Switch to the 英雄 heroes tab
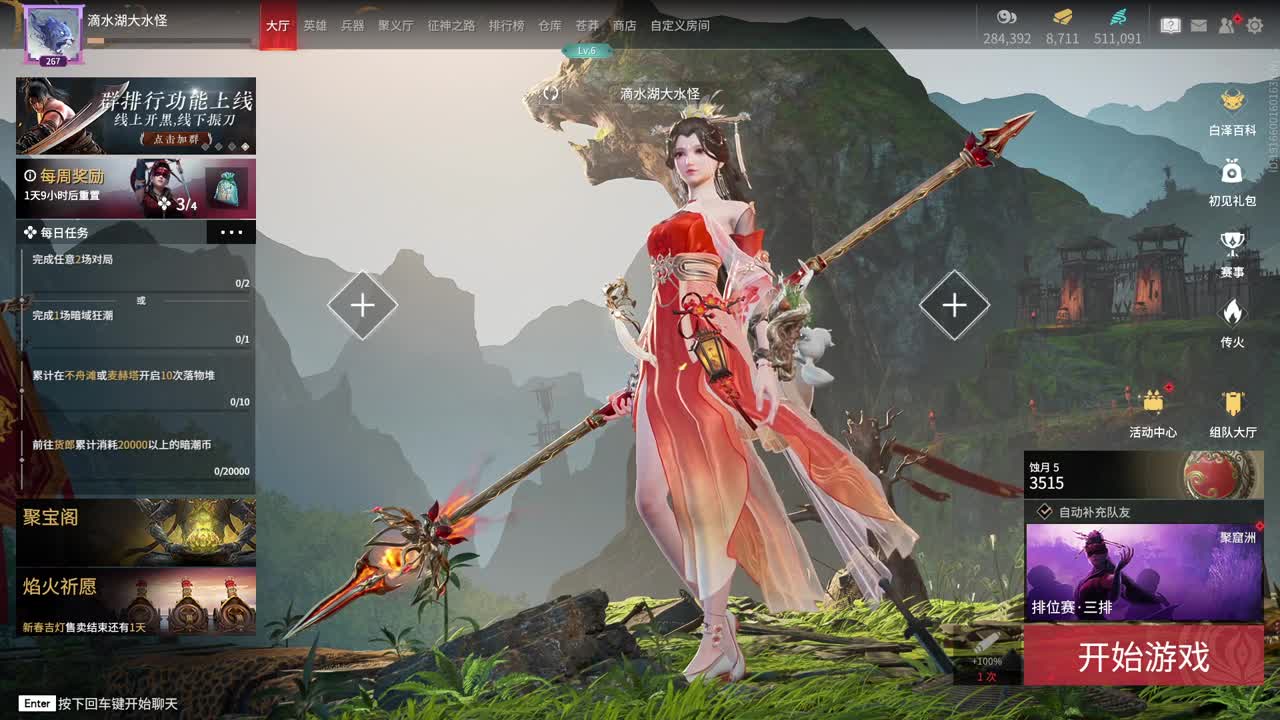The height and width of the screenshot is (720, 1280). [x=315, y=25]
